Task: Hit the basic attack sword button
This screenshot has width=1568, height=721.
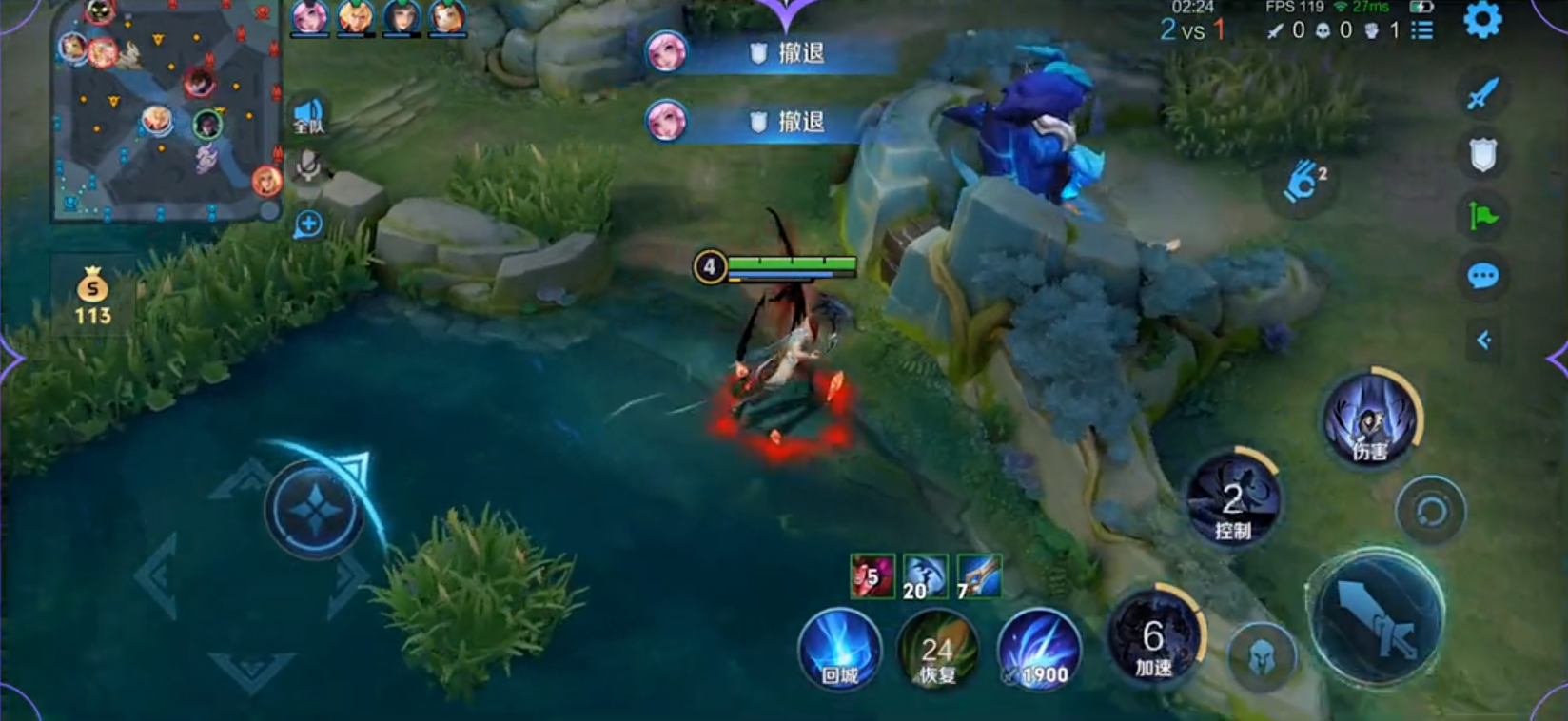Action: pyautogui.click(x=1376, y=615)
